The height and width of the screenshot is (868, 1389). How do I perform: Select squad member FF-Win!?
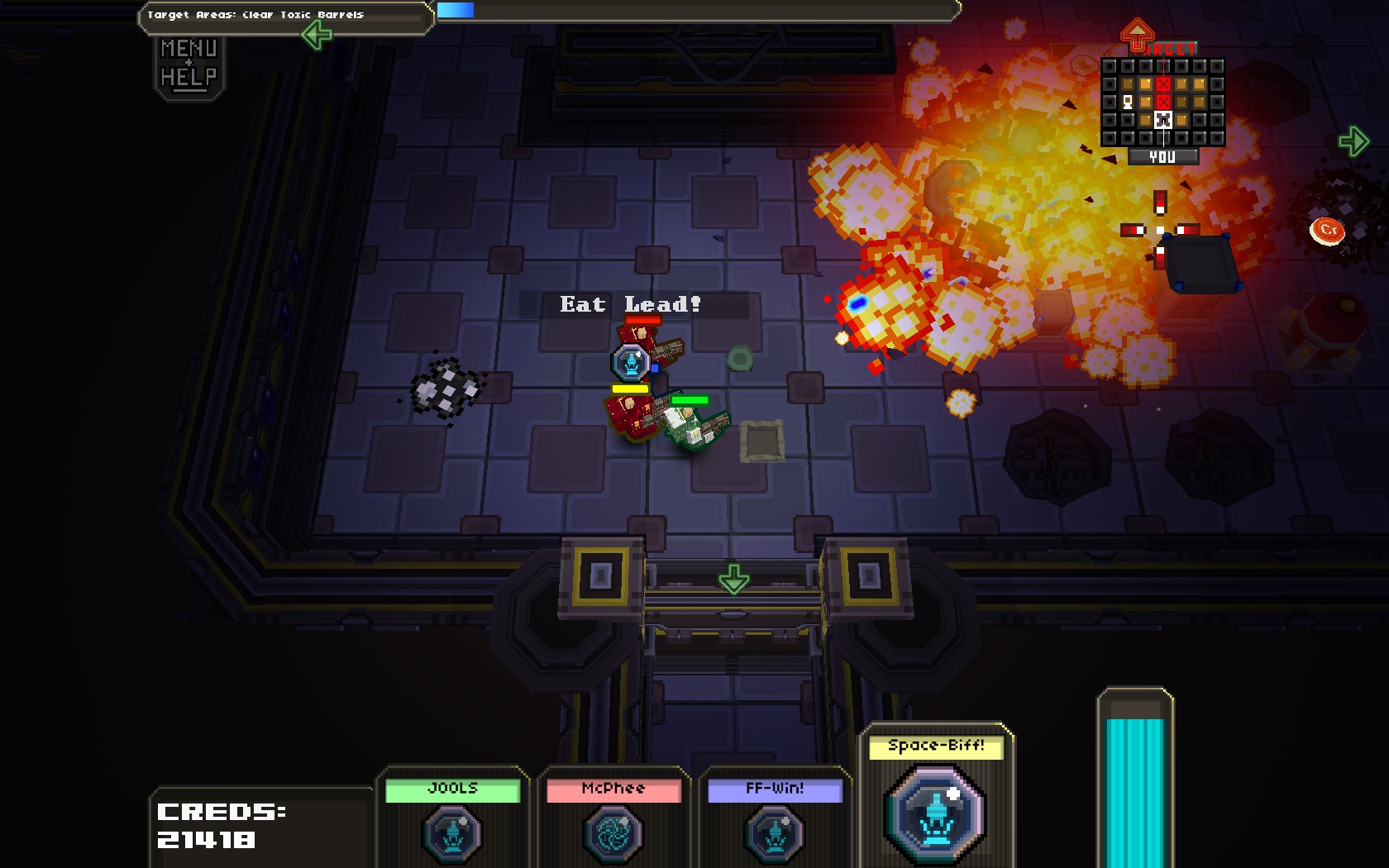[x=775, y=817]
